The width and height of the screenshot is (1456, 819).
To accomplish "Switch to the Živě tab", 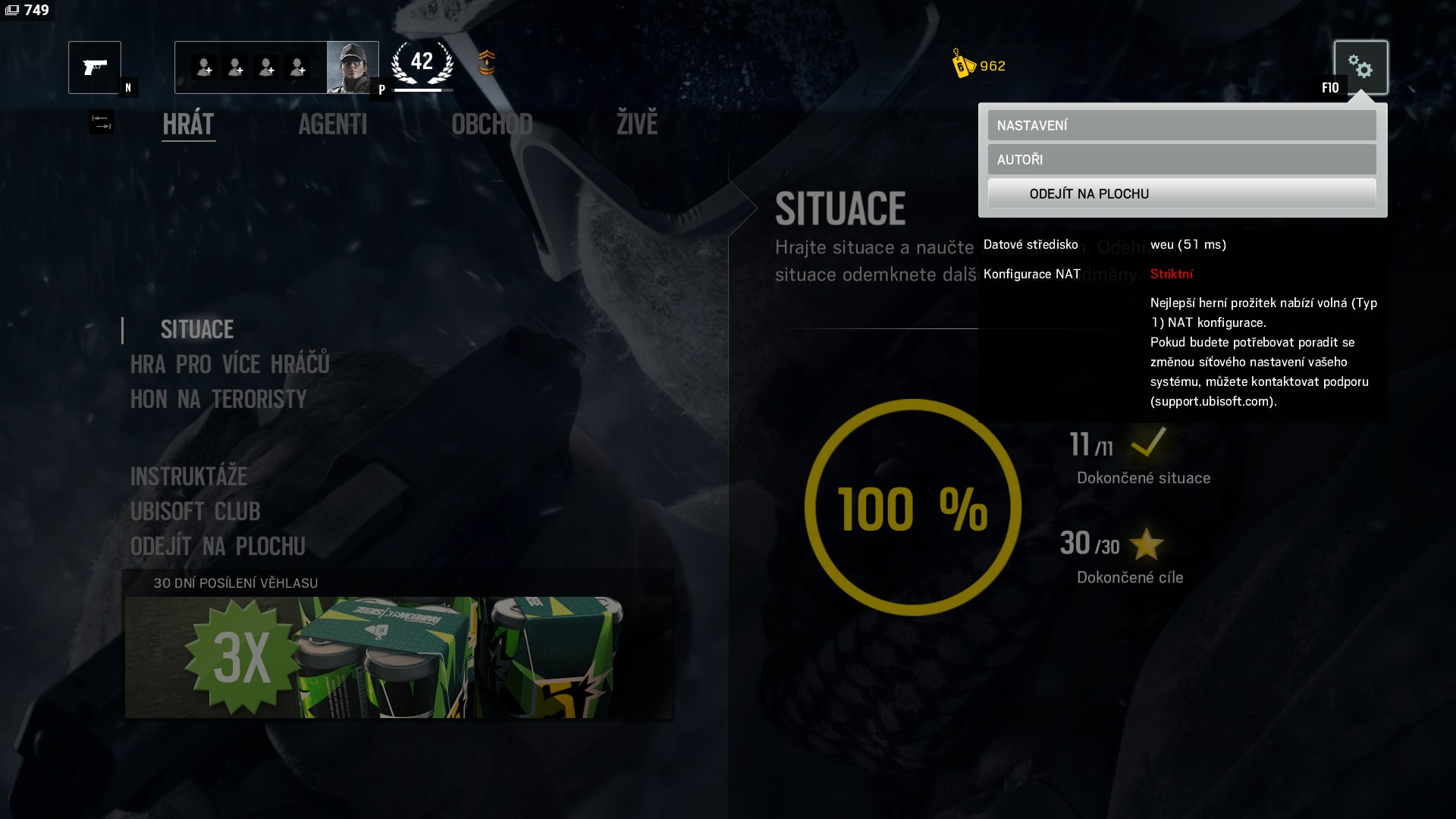I will point(637,124).
